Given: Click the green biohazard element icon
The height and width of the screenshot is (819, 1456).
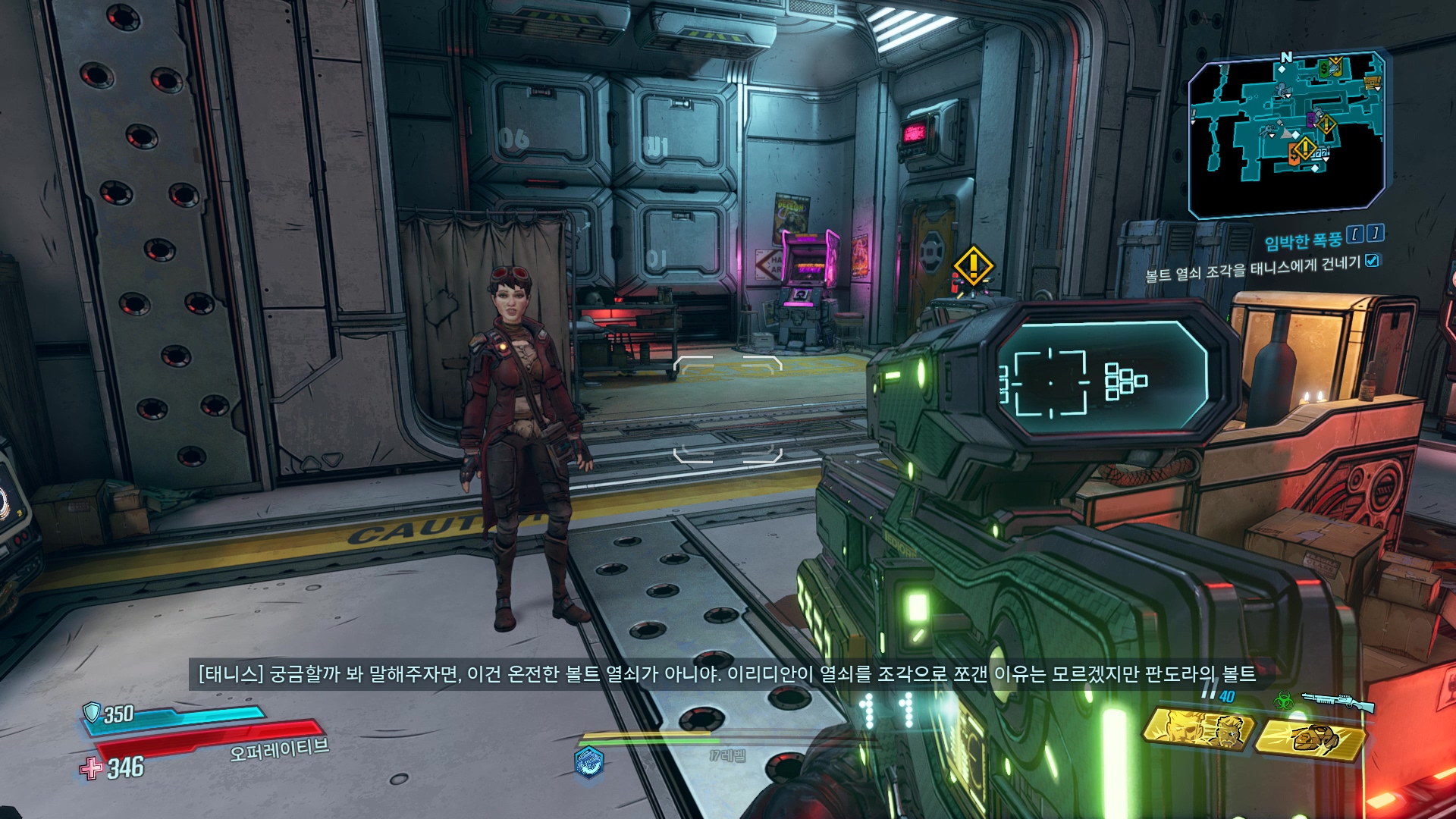Looking at the screenshot, I should 1284,701.
